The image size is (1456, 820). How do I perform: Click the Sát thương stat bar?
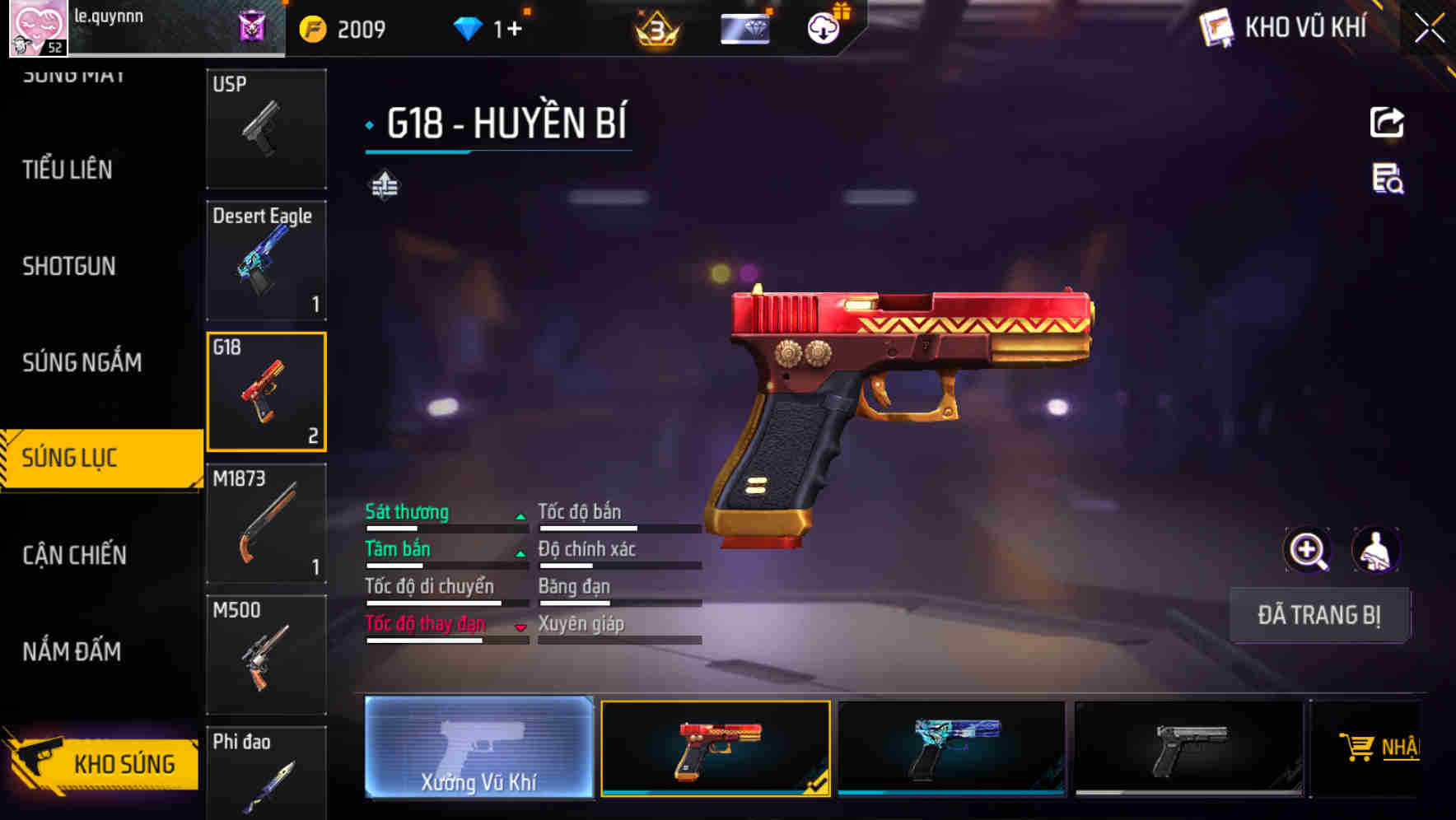(445, 520)
